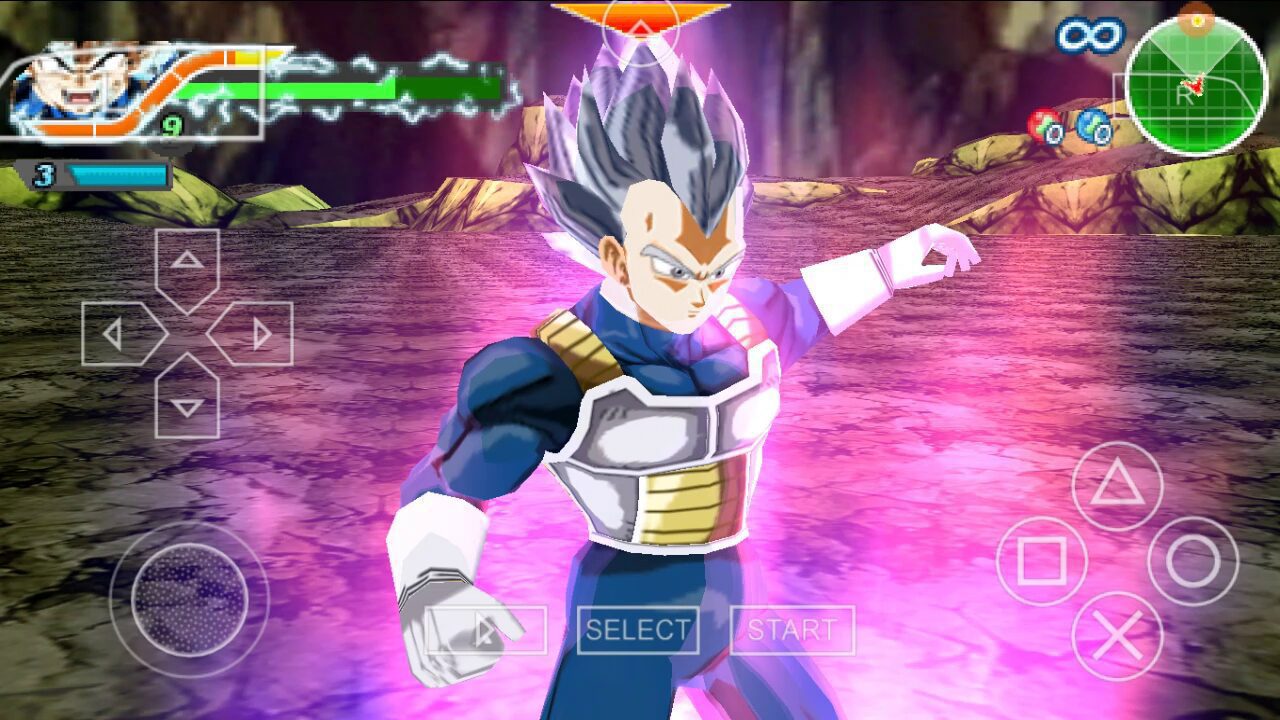
Task: Touch the analog stick pad
Action: coord(189,600)
